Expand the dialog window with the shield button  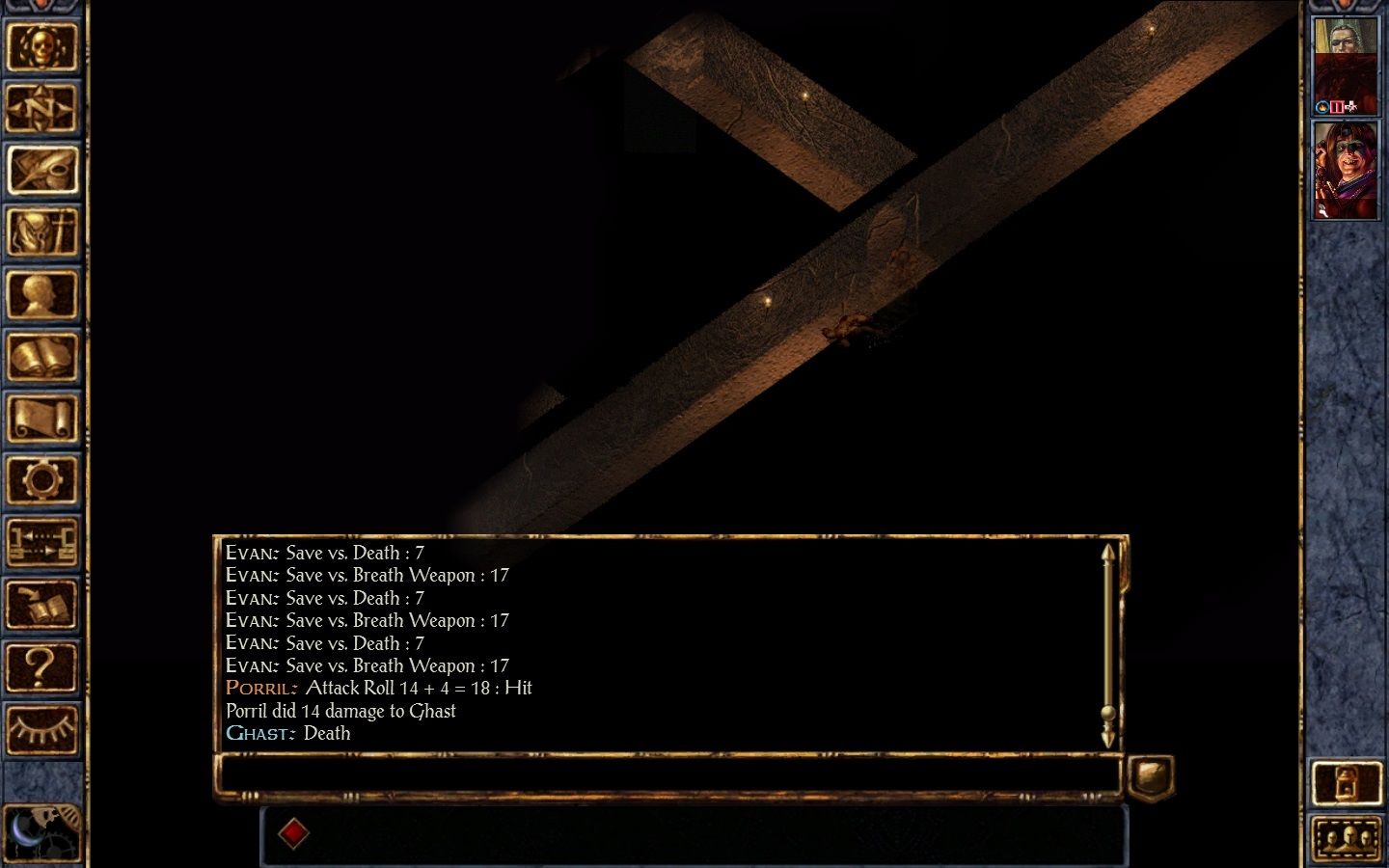[1151, 772]
